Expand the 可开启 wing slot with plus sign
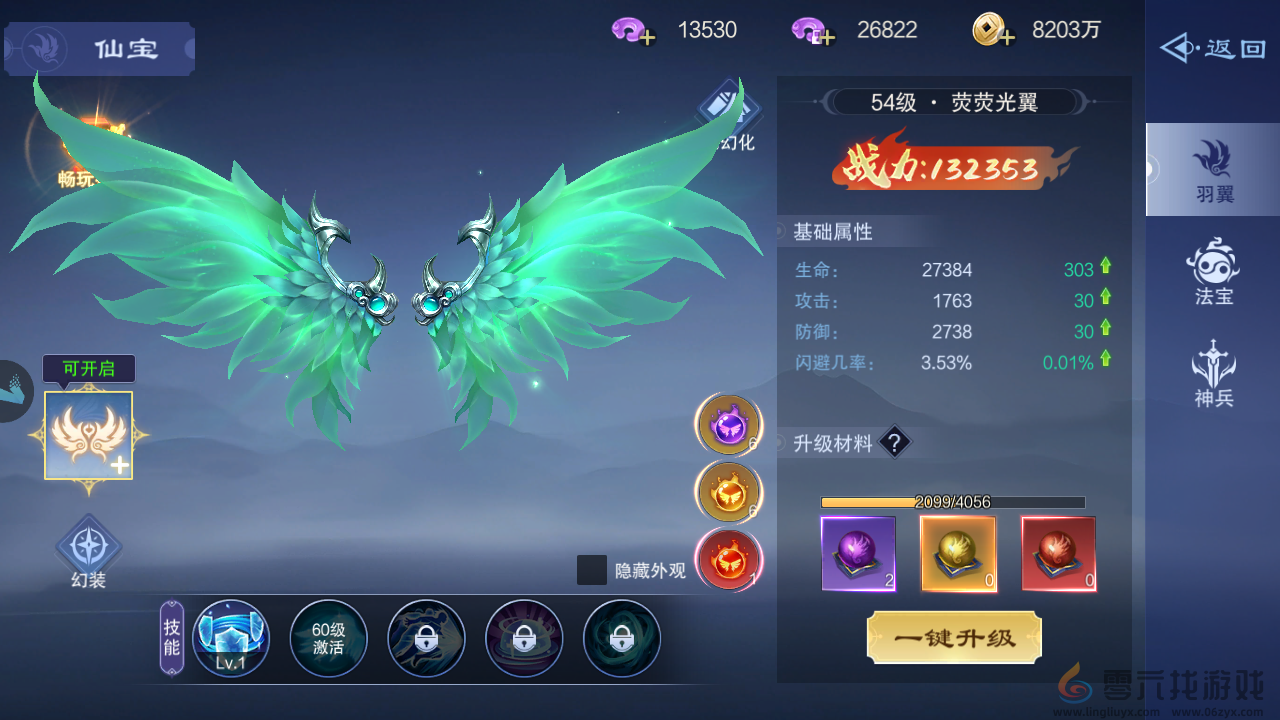 pos(88,437)
